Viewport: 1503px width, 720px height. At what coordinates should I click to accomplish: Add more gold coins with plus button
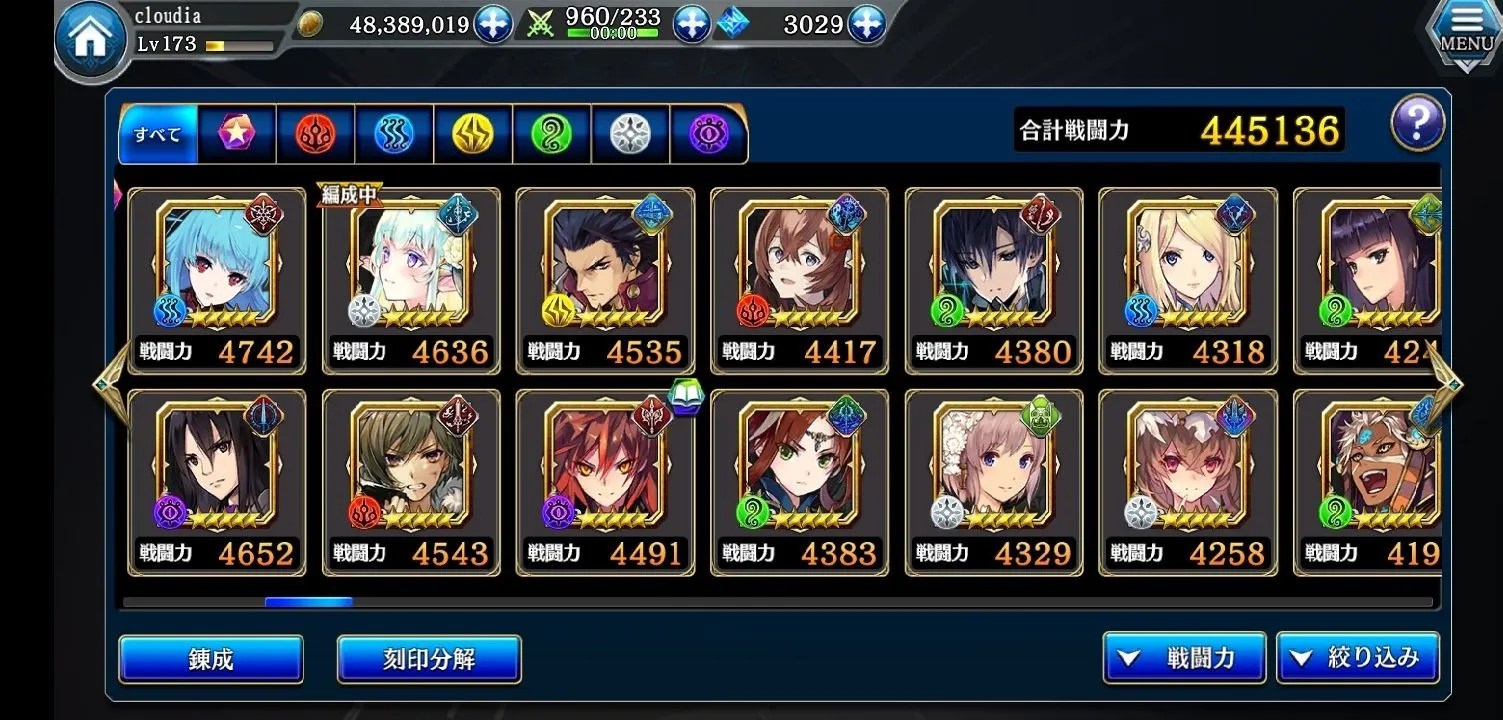[x=493, y=25]
